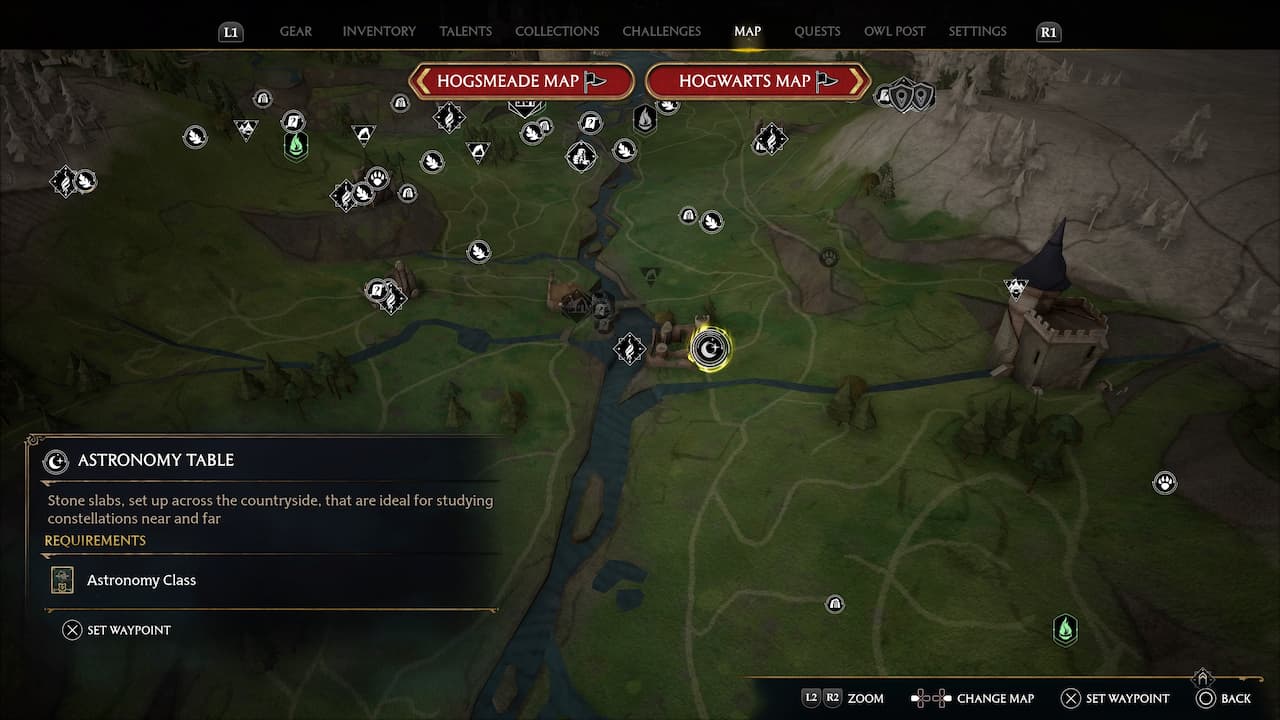
Task: Click the crescent moon icon in the info panel
Action: click(55, 461)
